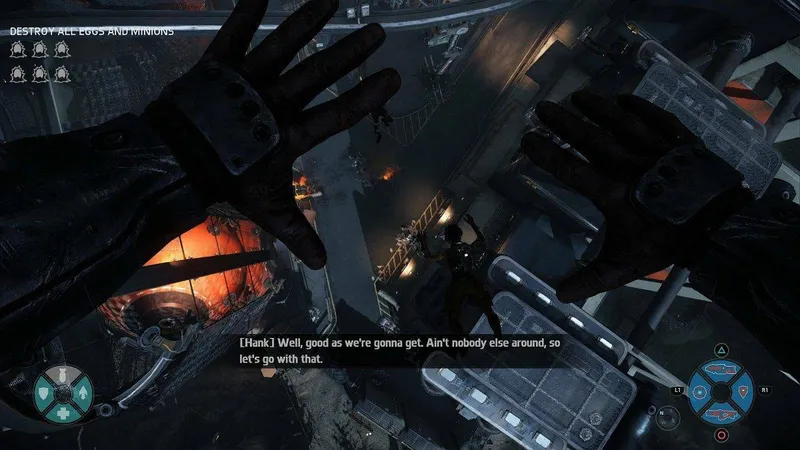Select the circular mine item on the blue wheel
Viewport: 800px width, 450px height.
(x=698, y=389)
